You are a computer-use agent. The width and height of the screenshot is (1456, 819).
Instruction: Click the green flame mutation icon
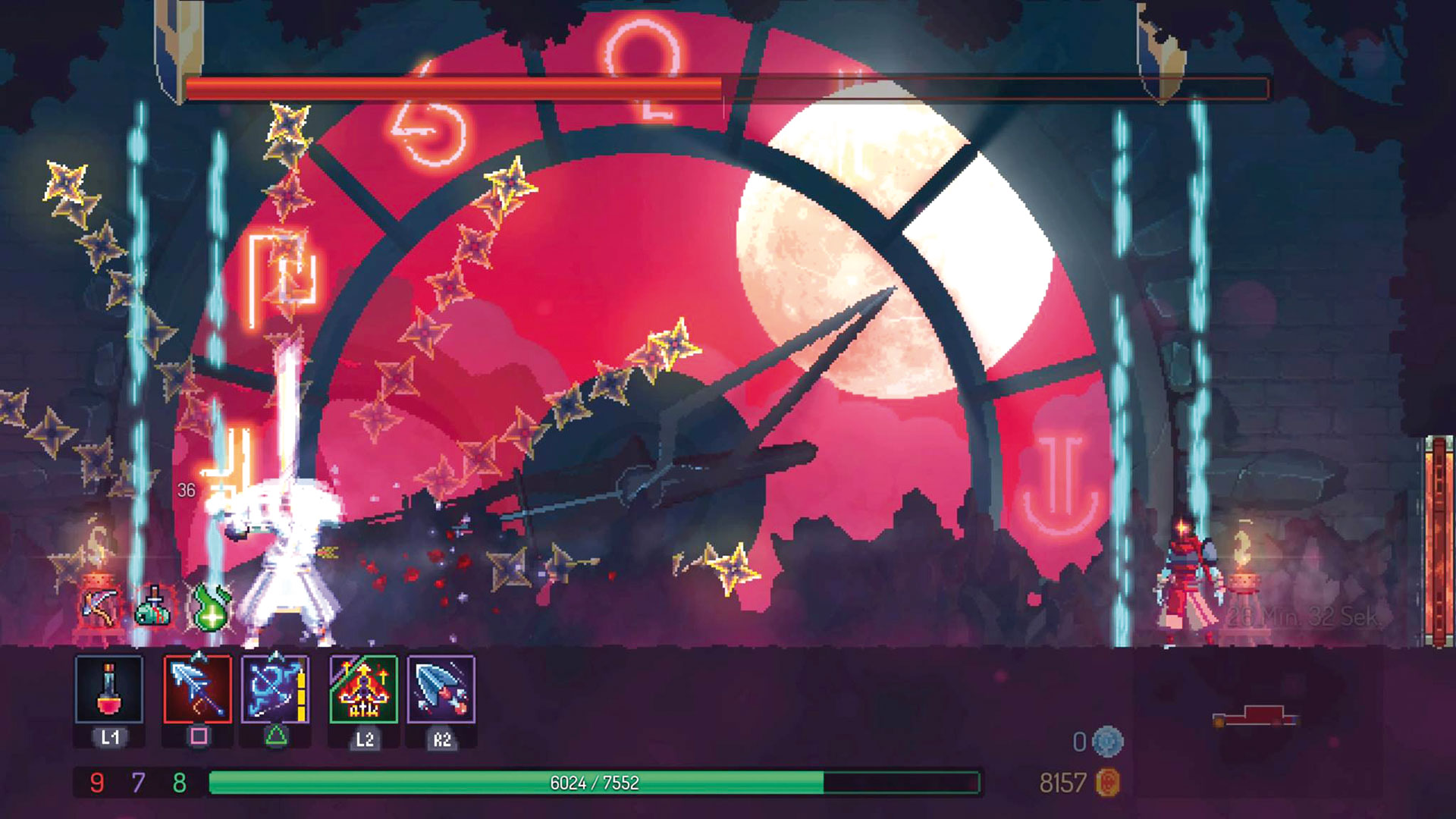(x=210, y=607)
